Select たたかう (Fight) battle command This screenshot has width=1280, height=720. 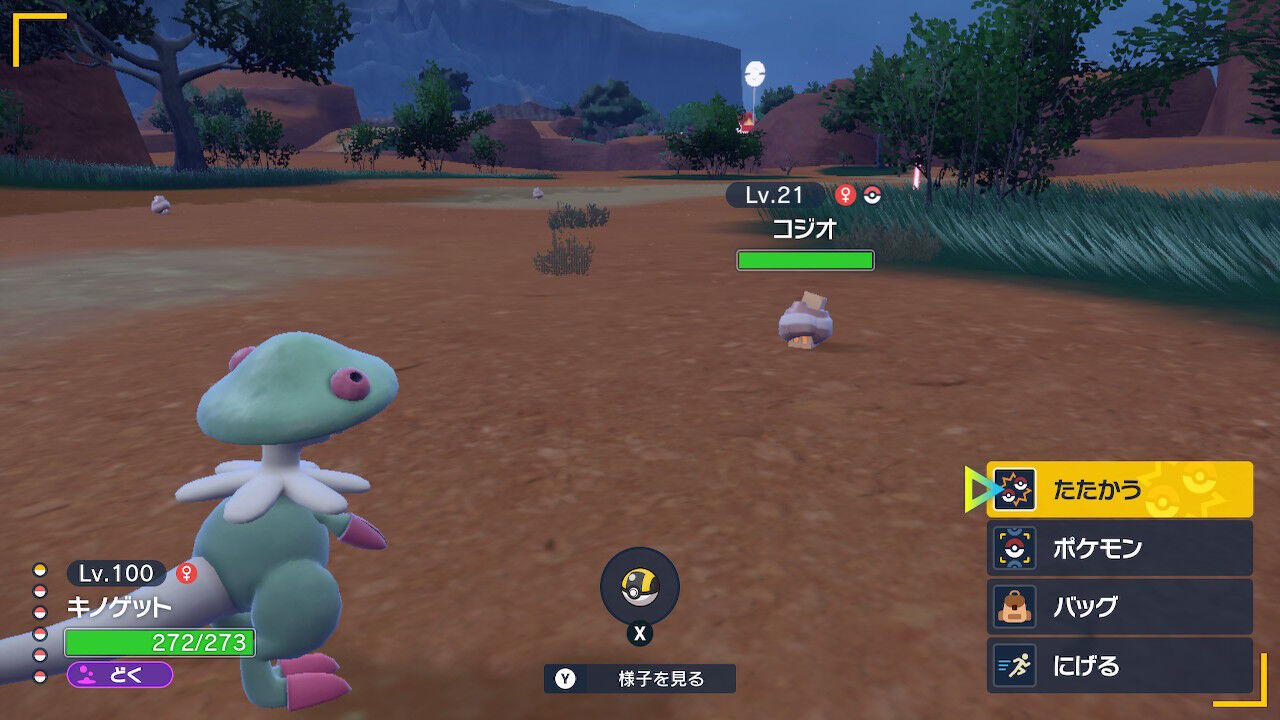click(x=1119, y=490)
